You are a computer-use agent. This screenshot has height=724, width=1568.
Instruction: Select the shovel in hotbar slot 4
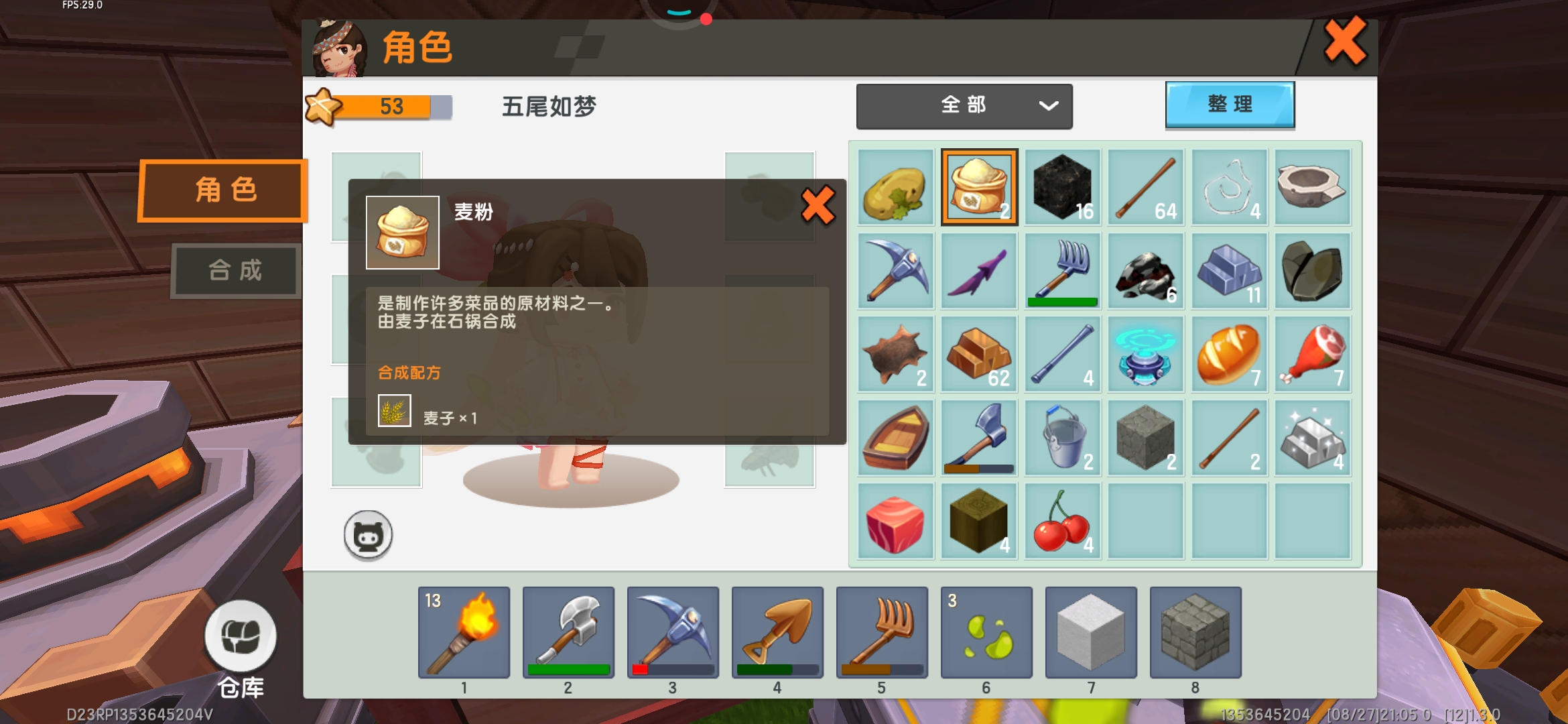(x=777, y=631)
